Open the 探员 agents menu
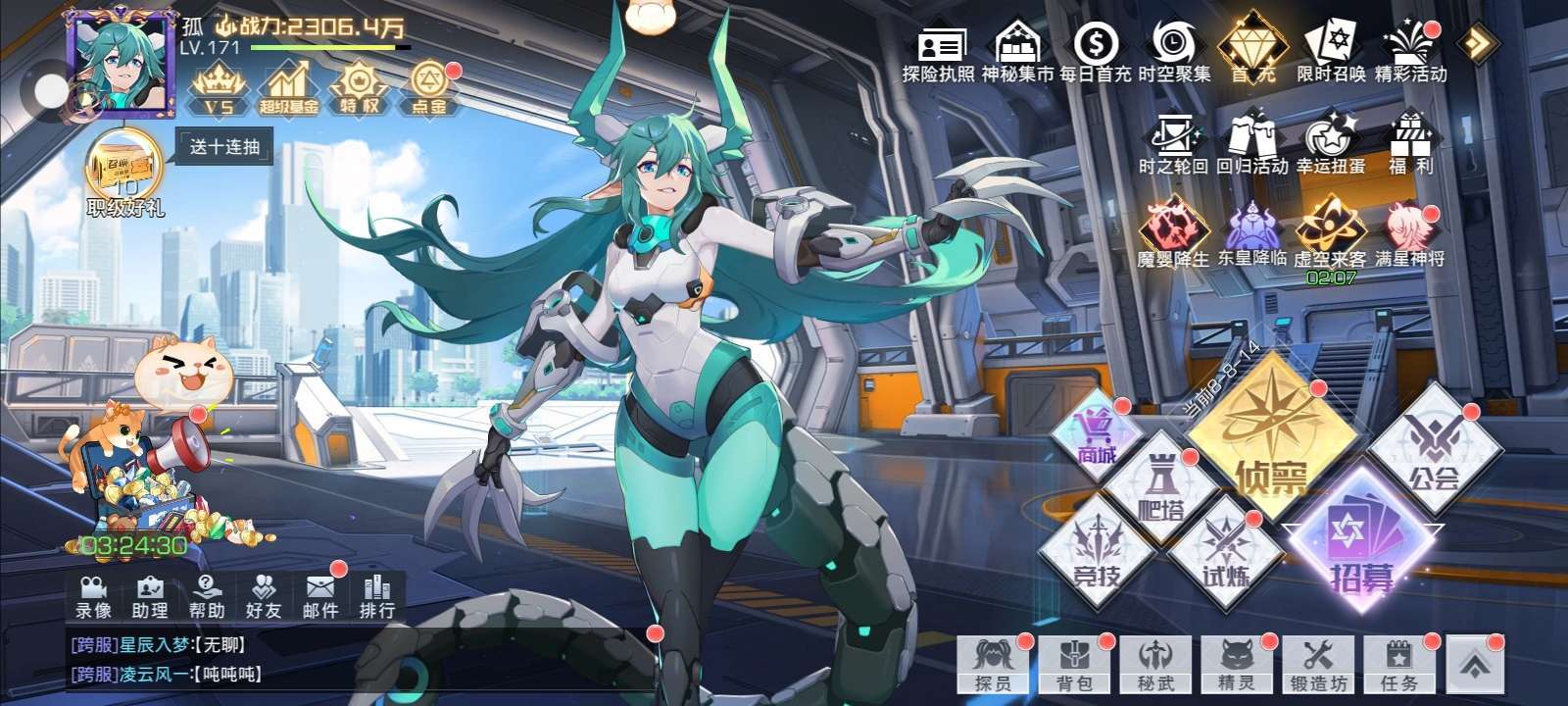The width and height of the screenshot is (1568, 706). [993, 666]
